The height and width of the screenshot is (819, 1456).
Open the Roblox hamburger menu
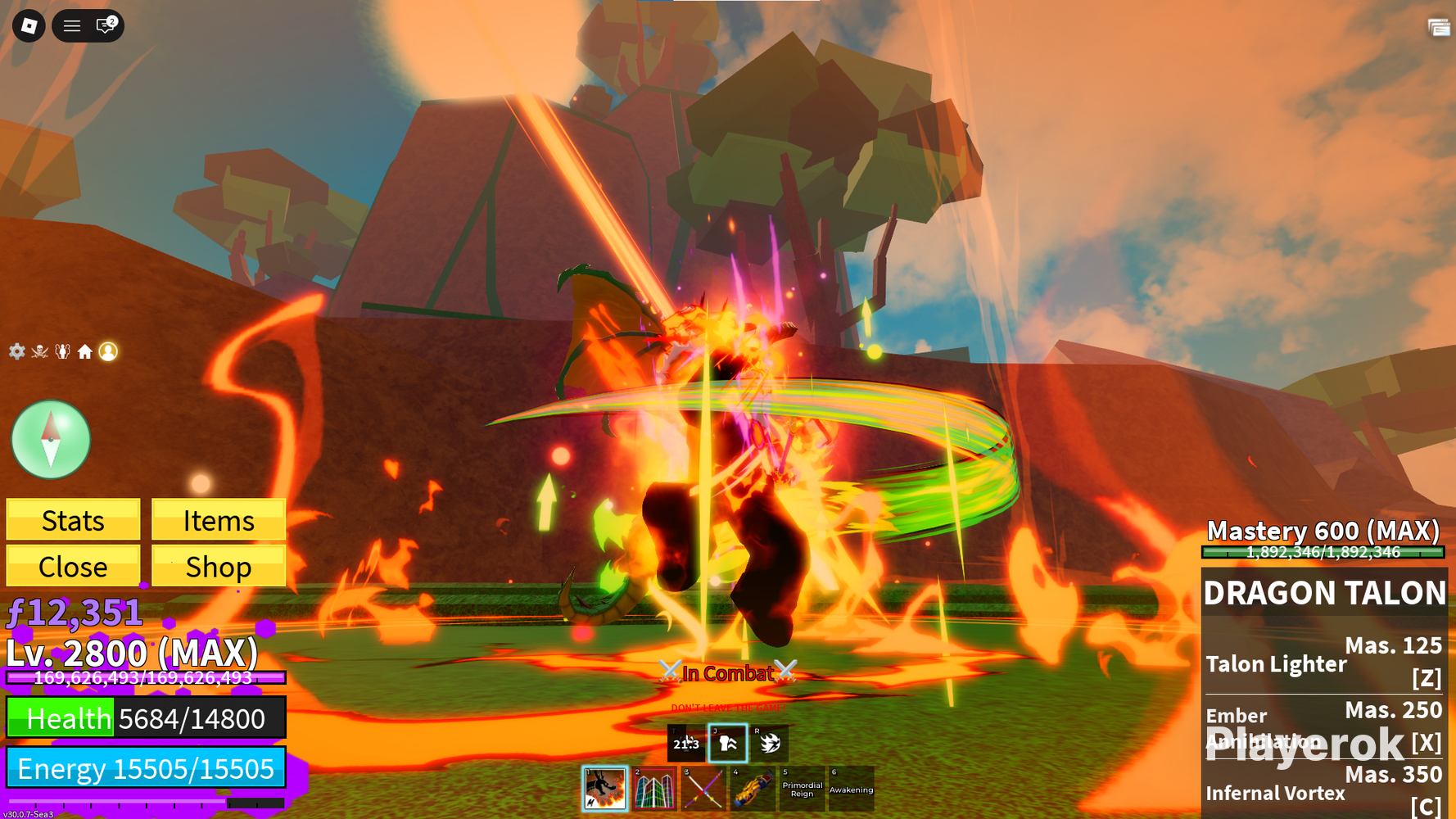(72, 26)
